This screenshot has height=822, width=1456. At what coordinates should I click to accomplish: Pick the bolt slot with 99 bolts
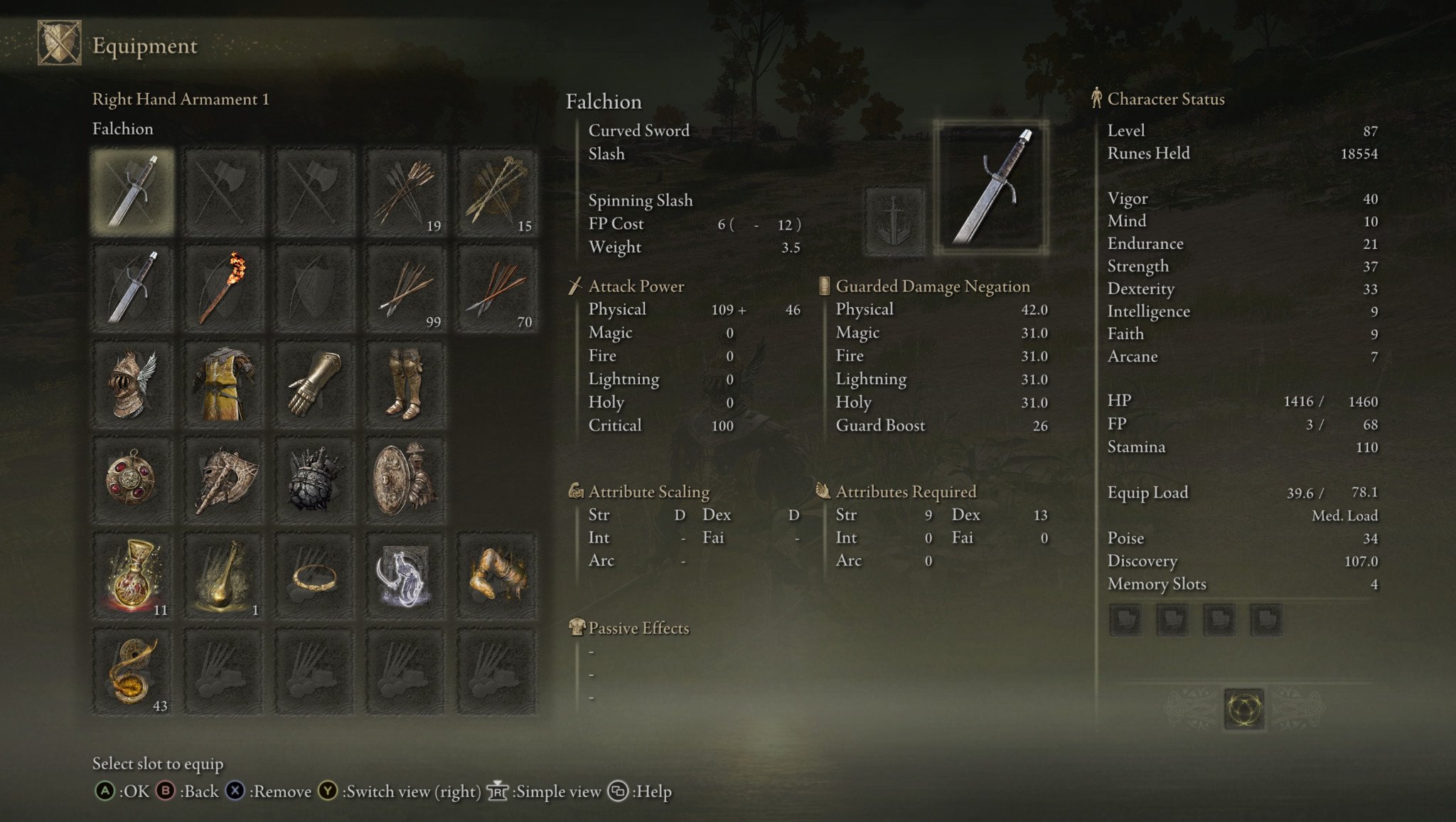pos(406,288)
